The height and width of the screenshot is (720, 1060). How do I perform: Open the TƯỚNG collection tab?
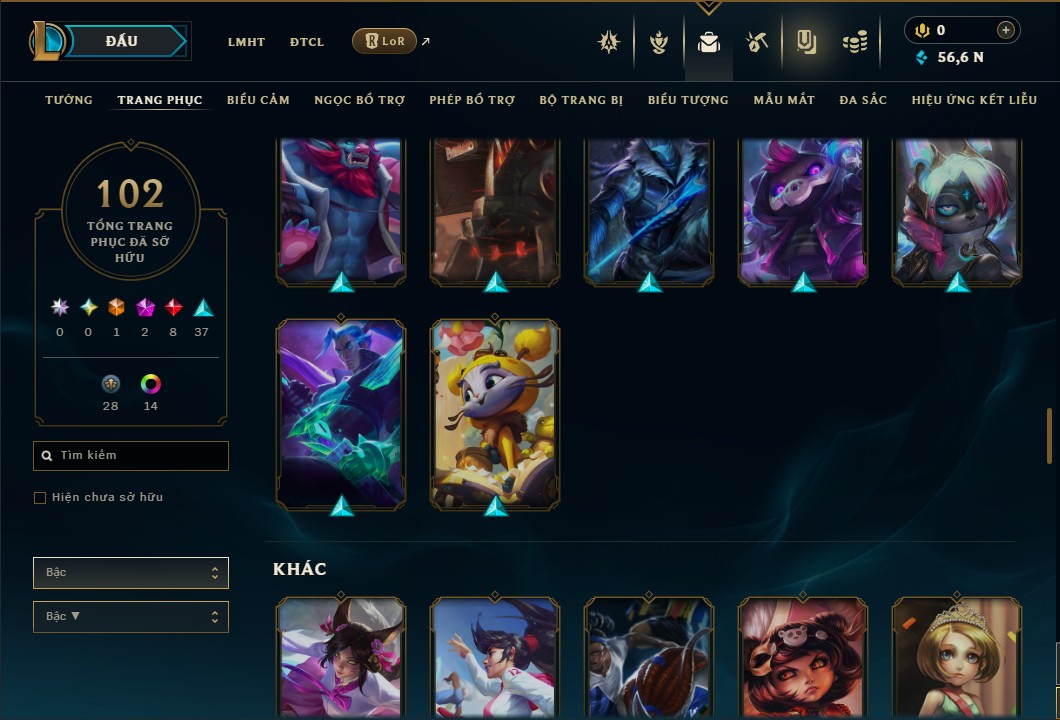69,100
